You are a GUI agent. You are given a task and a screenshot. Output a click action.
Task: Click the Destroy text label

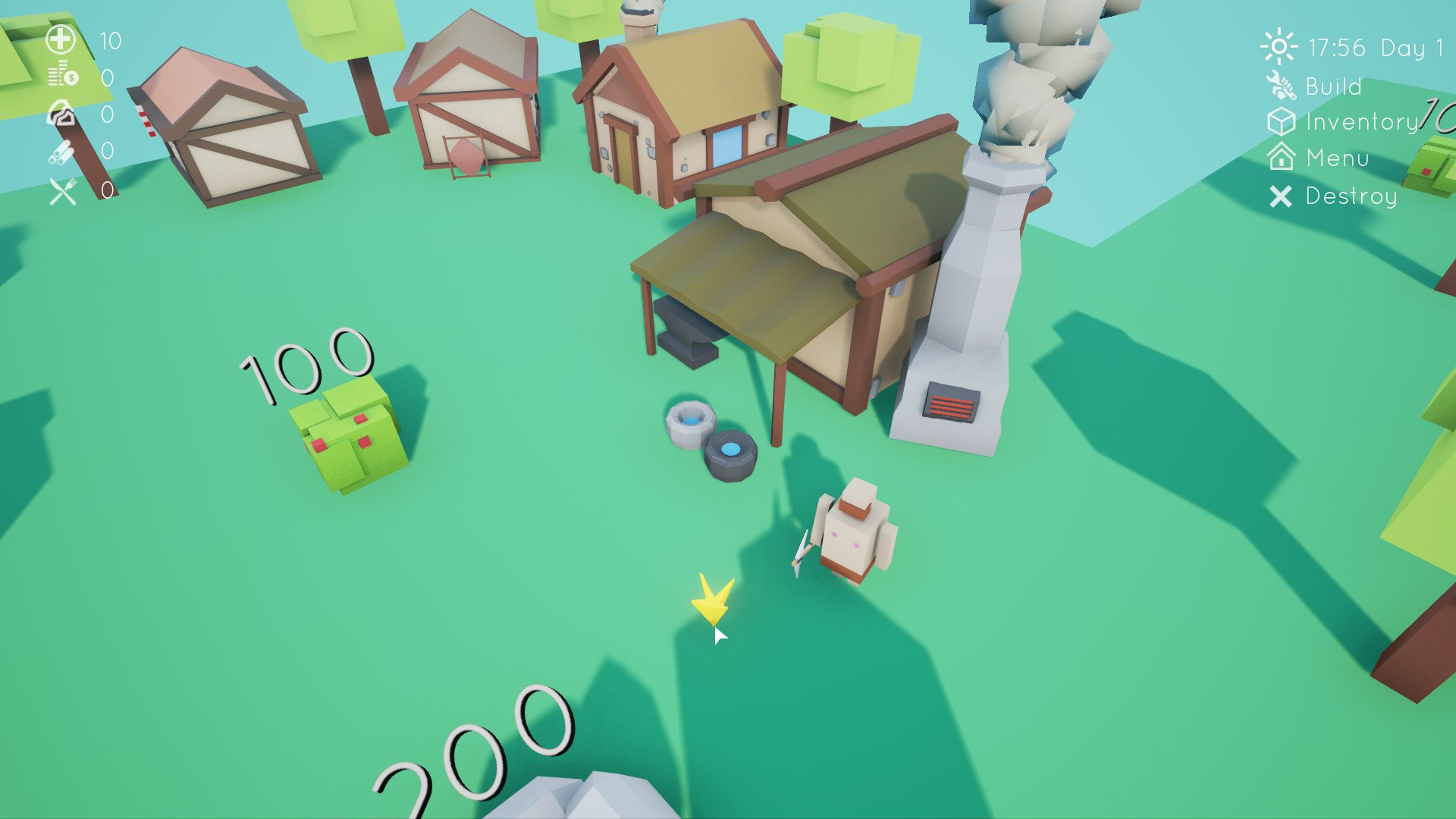point(1350,198)
